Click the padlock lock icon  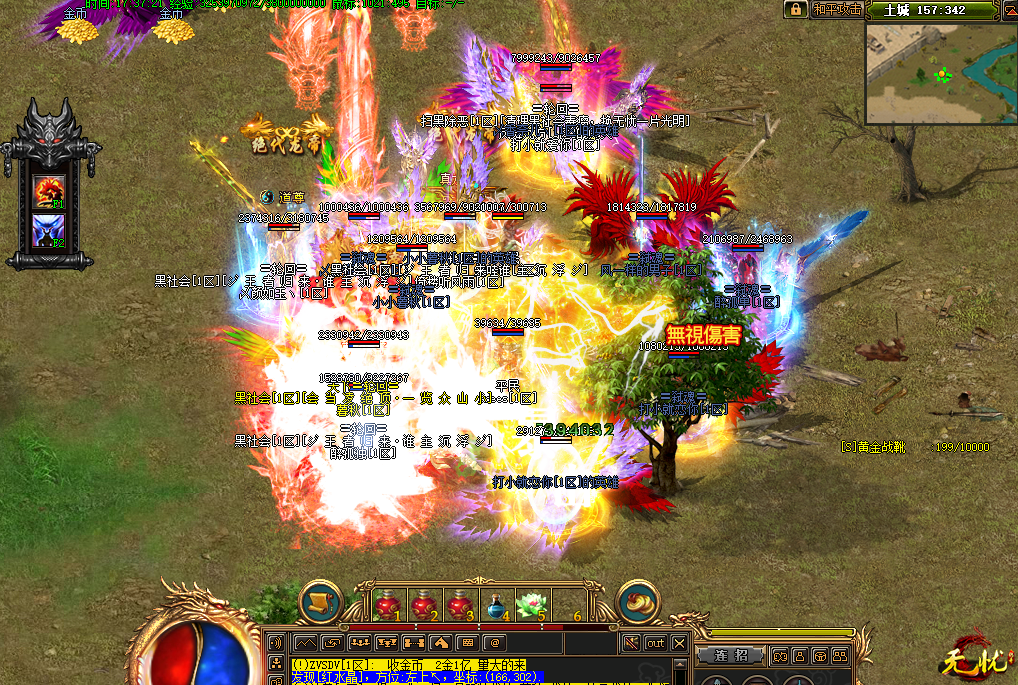coord(796,9)
